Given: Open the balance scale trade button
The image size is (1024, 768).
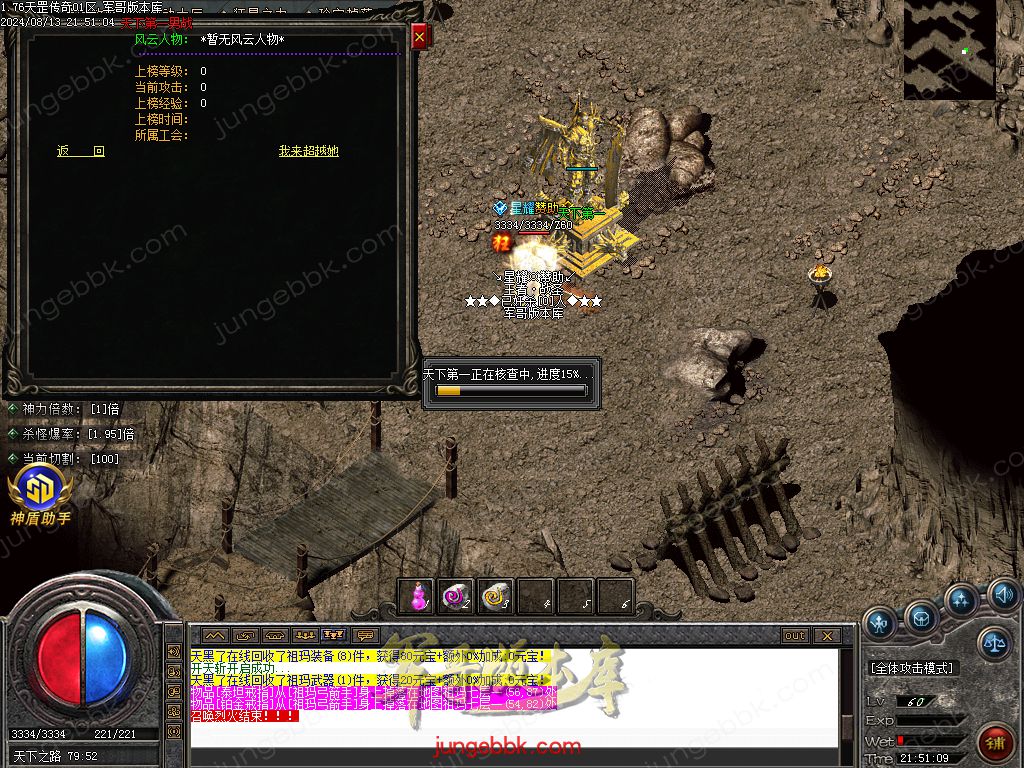Looking at the screenshot, I should click(993, 643).
